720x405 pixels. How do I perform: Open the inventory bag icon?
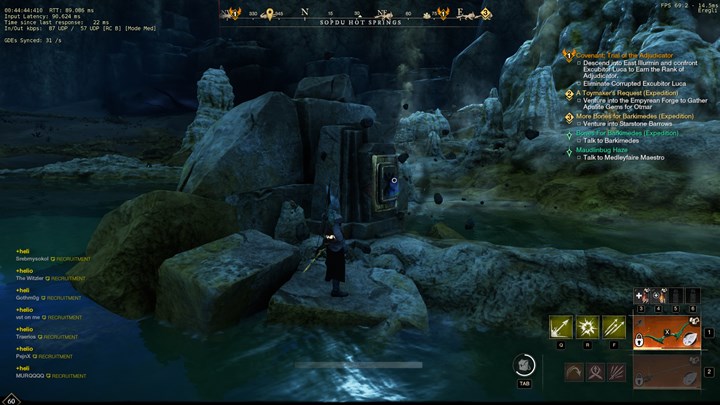[524, 366]
